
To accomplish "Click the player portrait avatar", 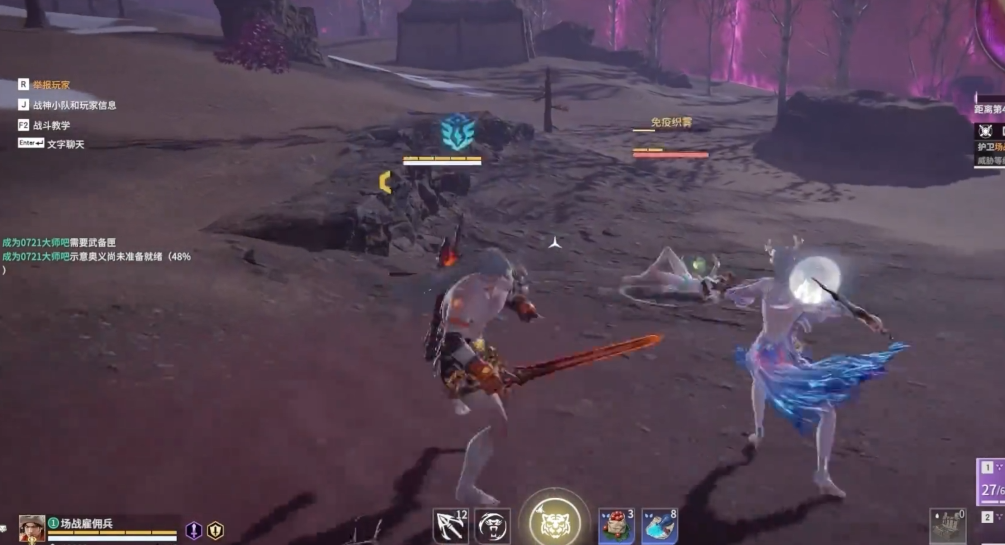I will tap(32, 528).
